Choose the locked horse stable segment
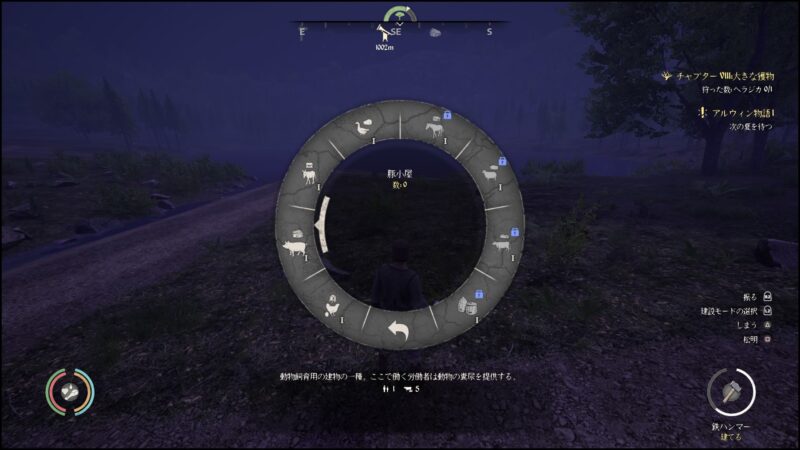Viewport: 800px width, 450px height. coord(434,127)
